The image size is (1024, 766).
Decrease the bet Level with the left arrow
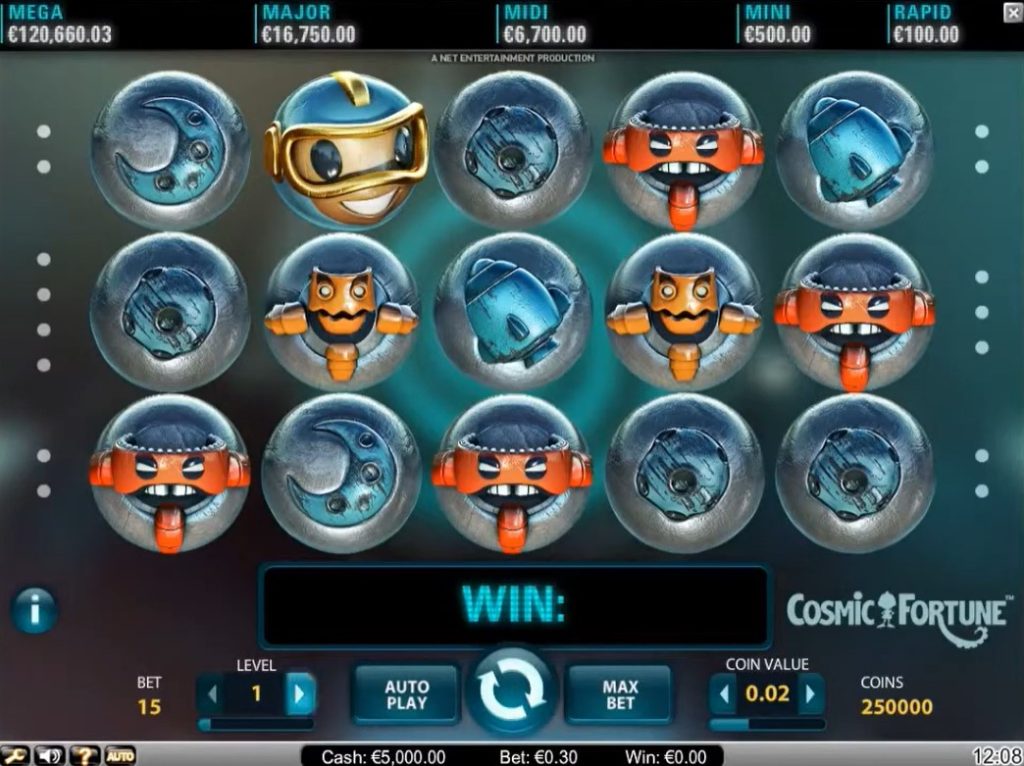(211, 694)
